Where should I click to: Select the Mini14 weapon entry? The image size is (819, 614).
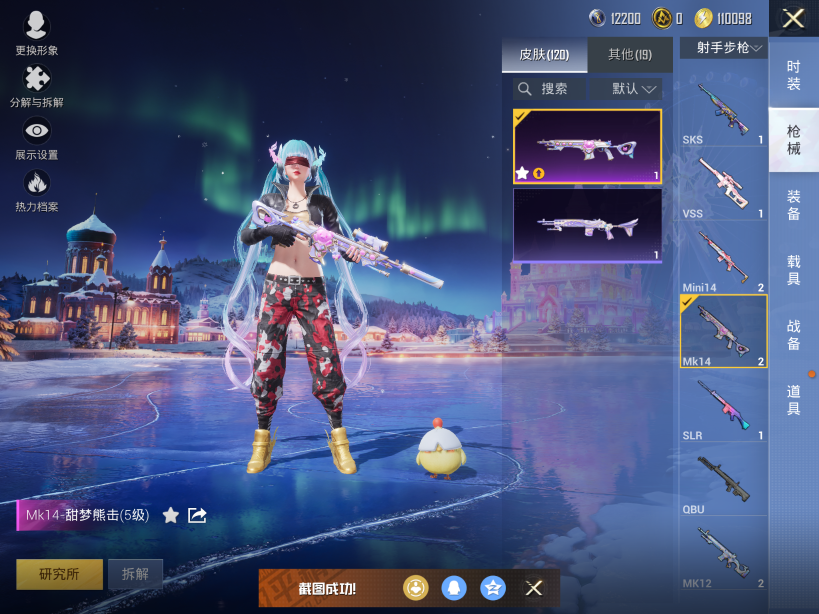pyautogui.click(x=723, y=259)
